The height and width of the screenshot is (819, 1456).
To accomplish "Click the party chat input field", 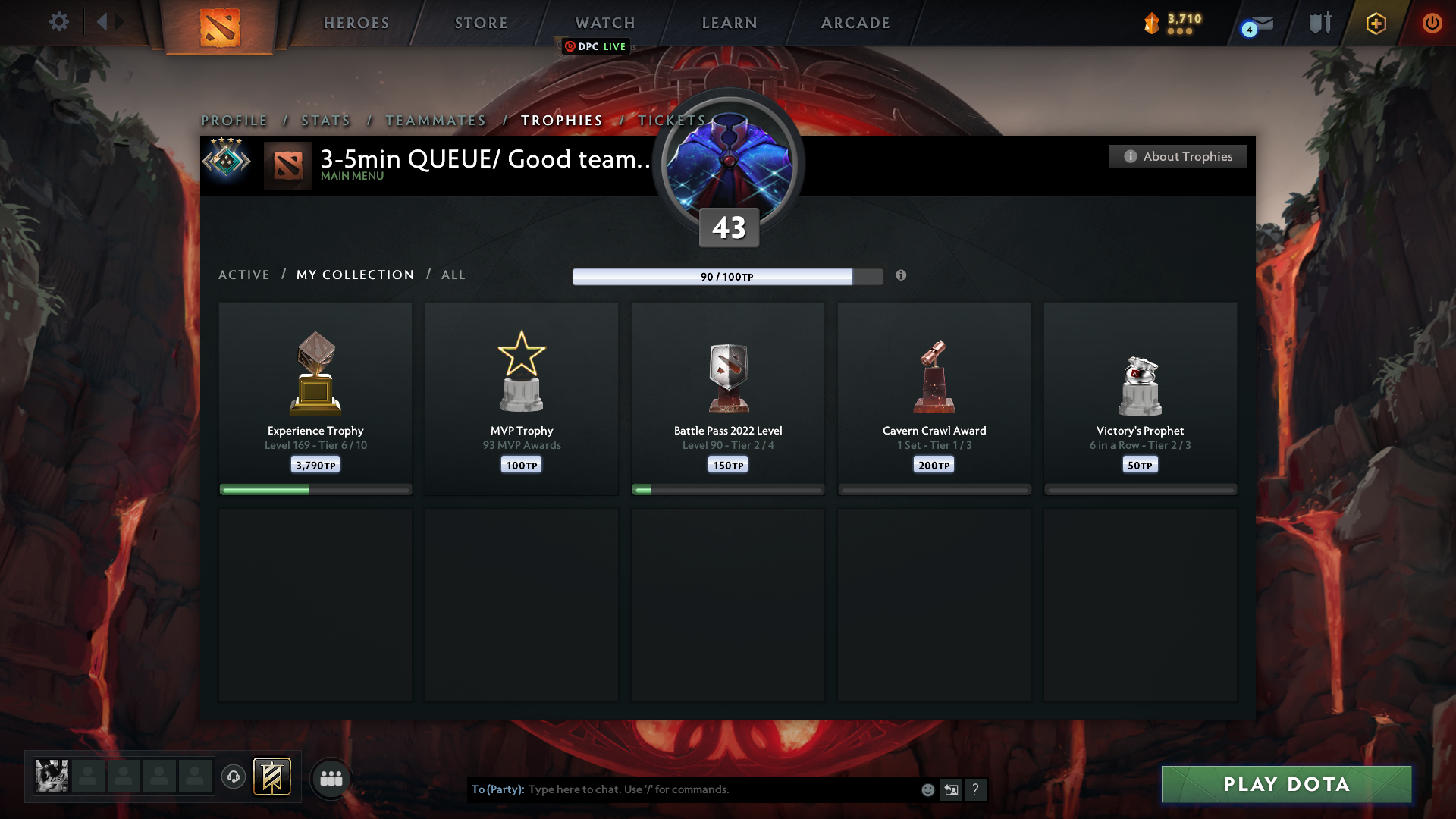I will click(x=720, y=789).
